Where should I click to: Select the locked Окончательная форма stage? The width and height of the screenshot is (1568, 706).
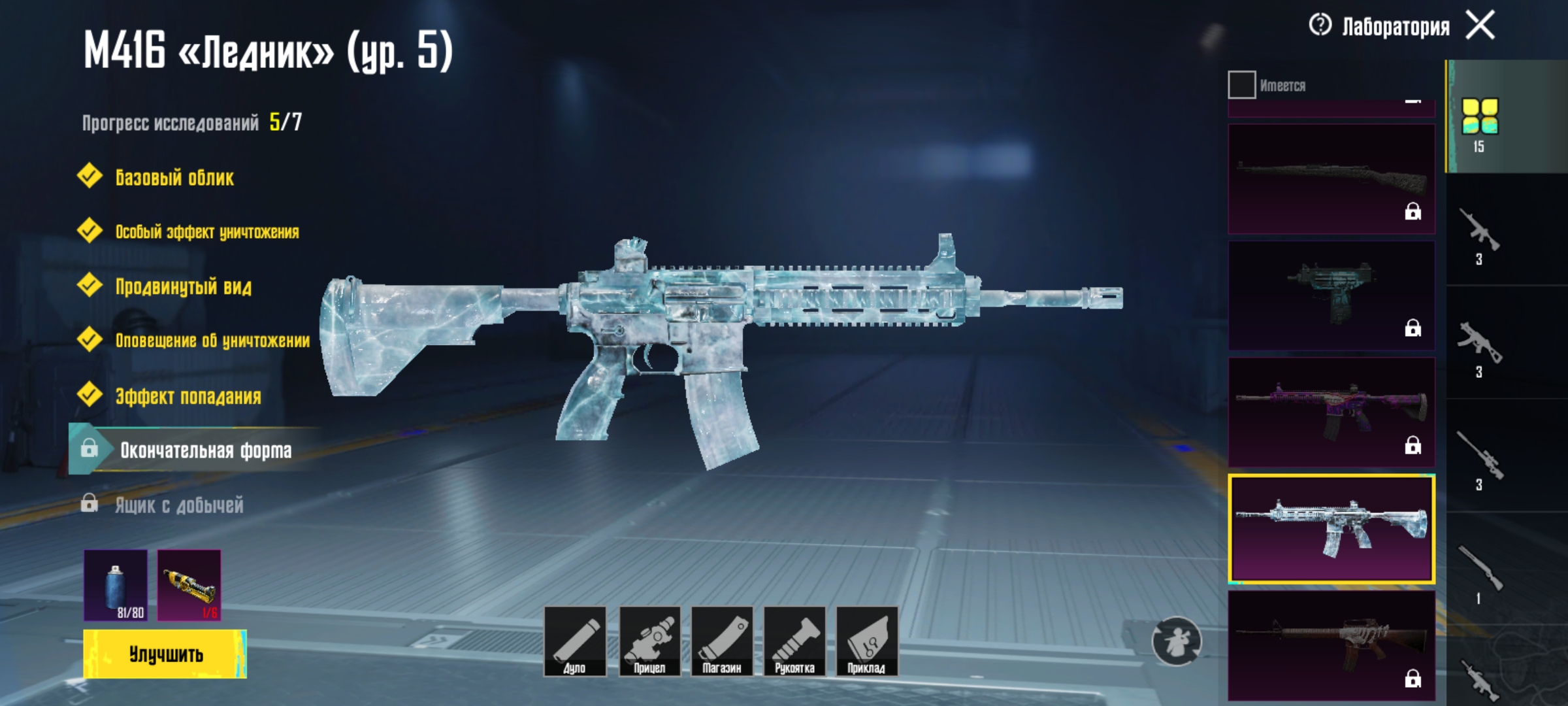pos(205,450)
